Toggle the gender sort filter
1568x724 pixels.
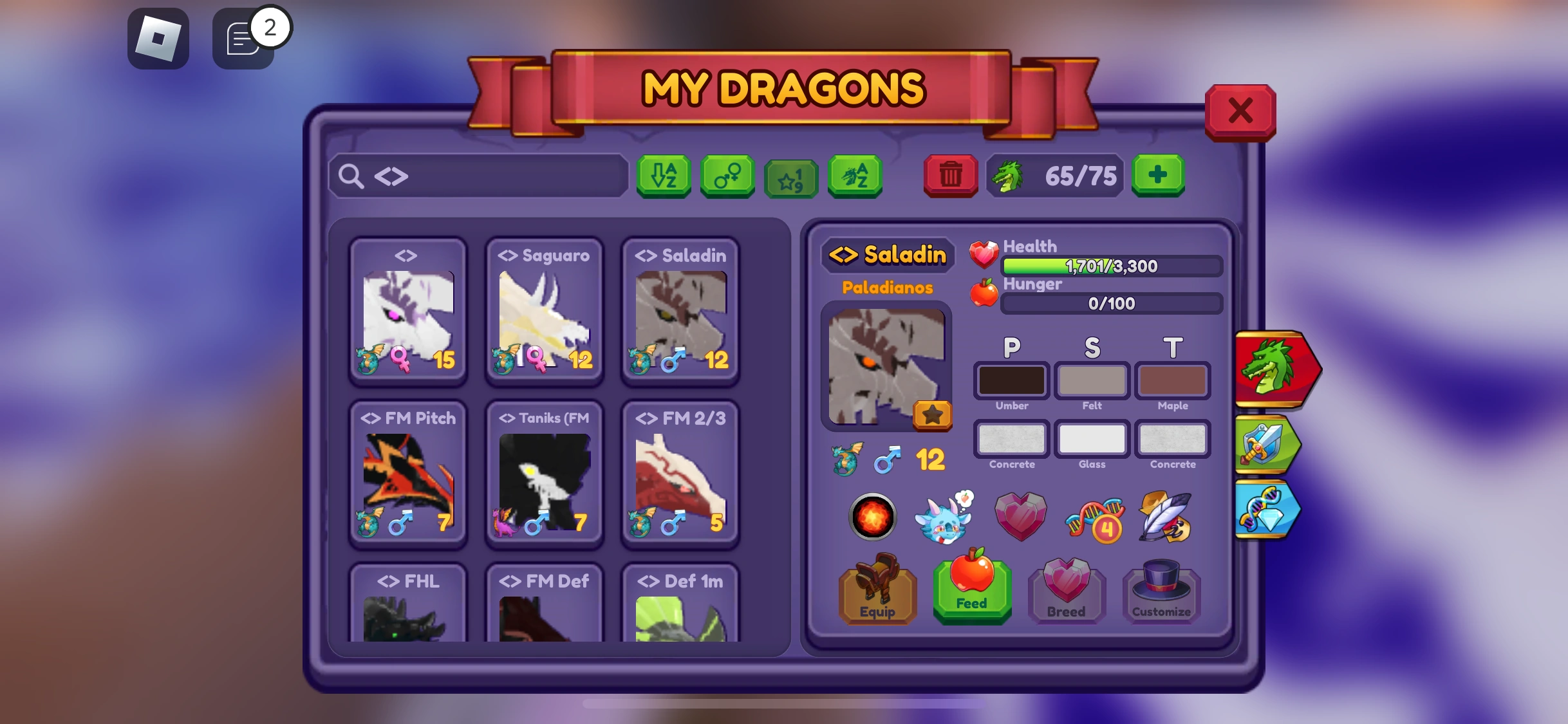[x=727, y=175]
